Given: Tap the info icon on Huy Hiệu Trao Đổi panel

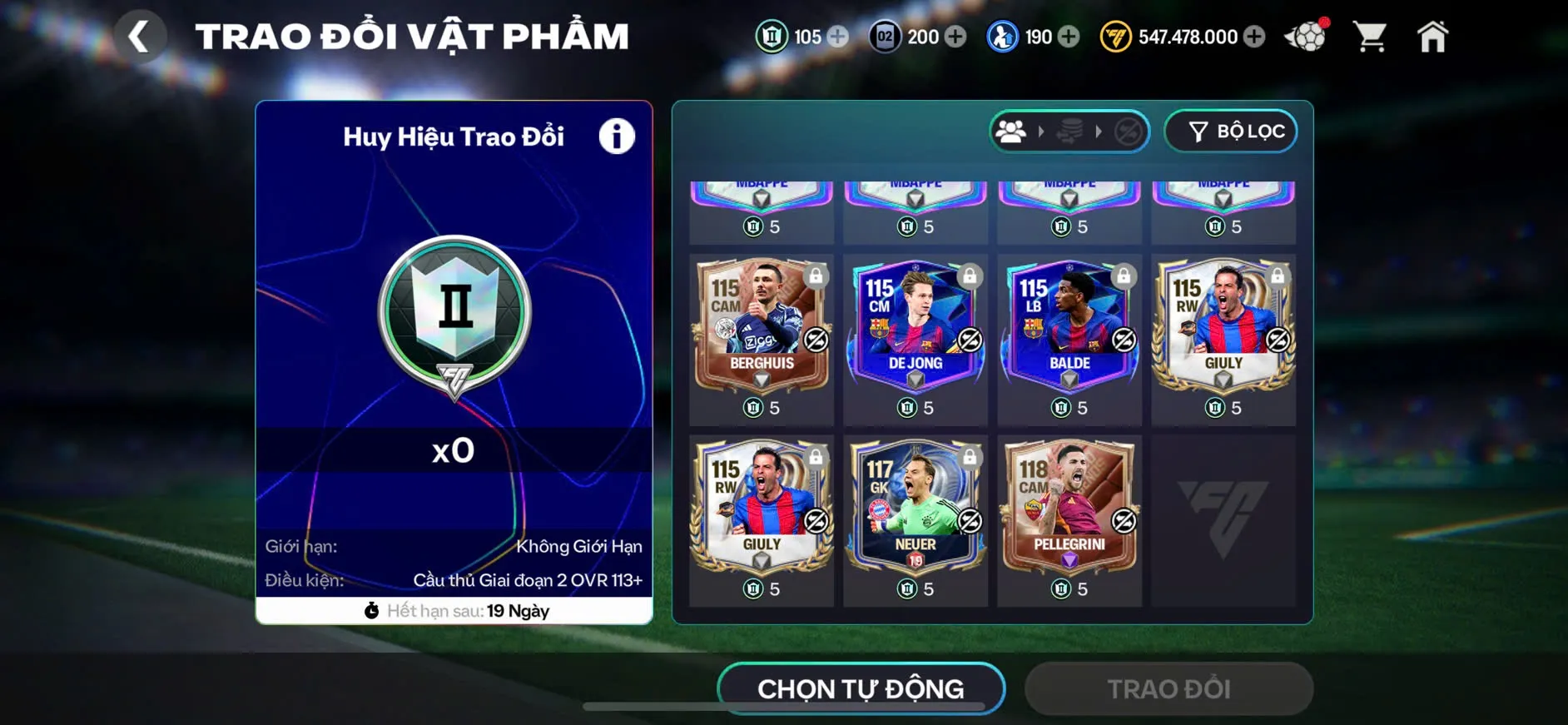Looking at the screenshot, I should click(x=616, y=137).
